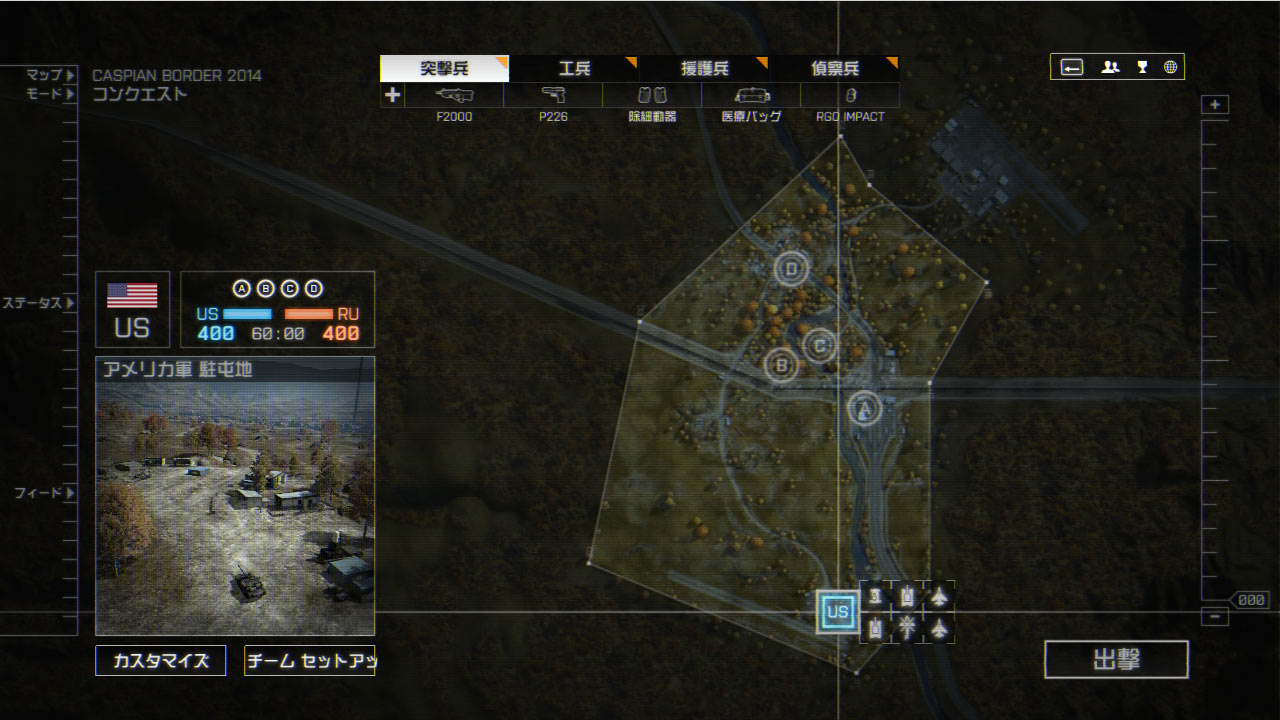Open the squad players icon

[1110, 67]
